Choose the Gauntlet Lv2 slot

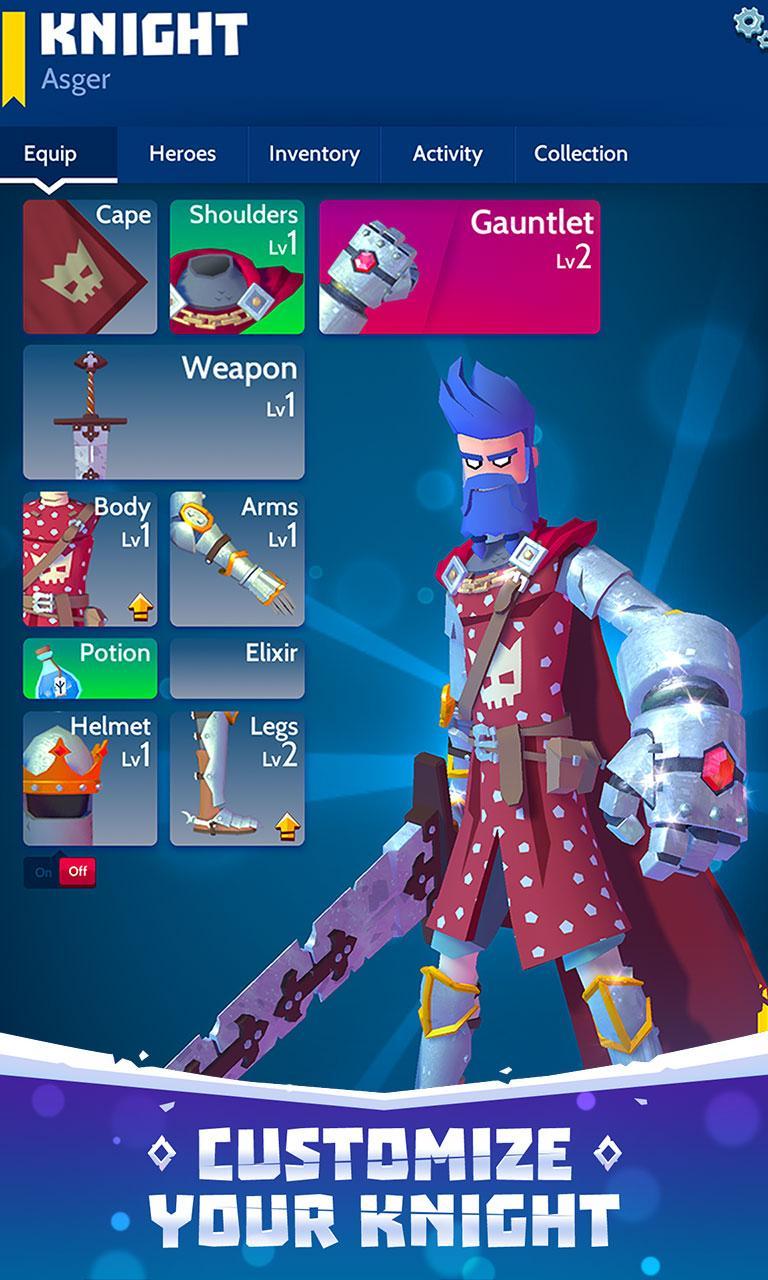pyautogui.click(x=459, y=266)
